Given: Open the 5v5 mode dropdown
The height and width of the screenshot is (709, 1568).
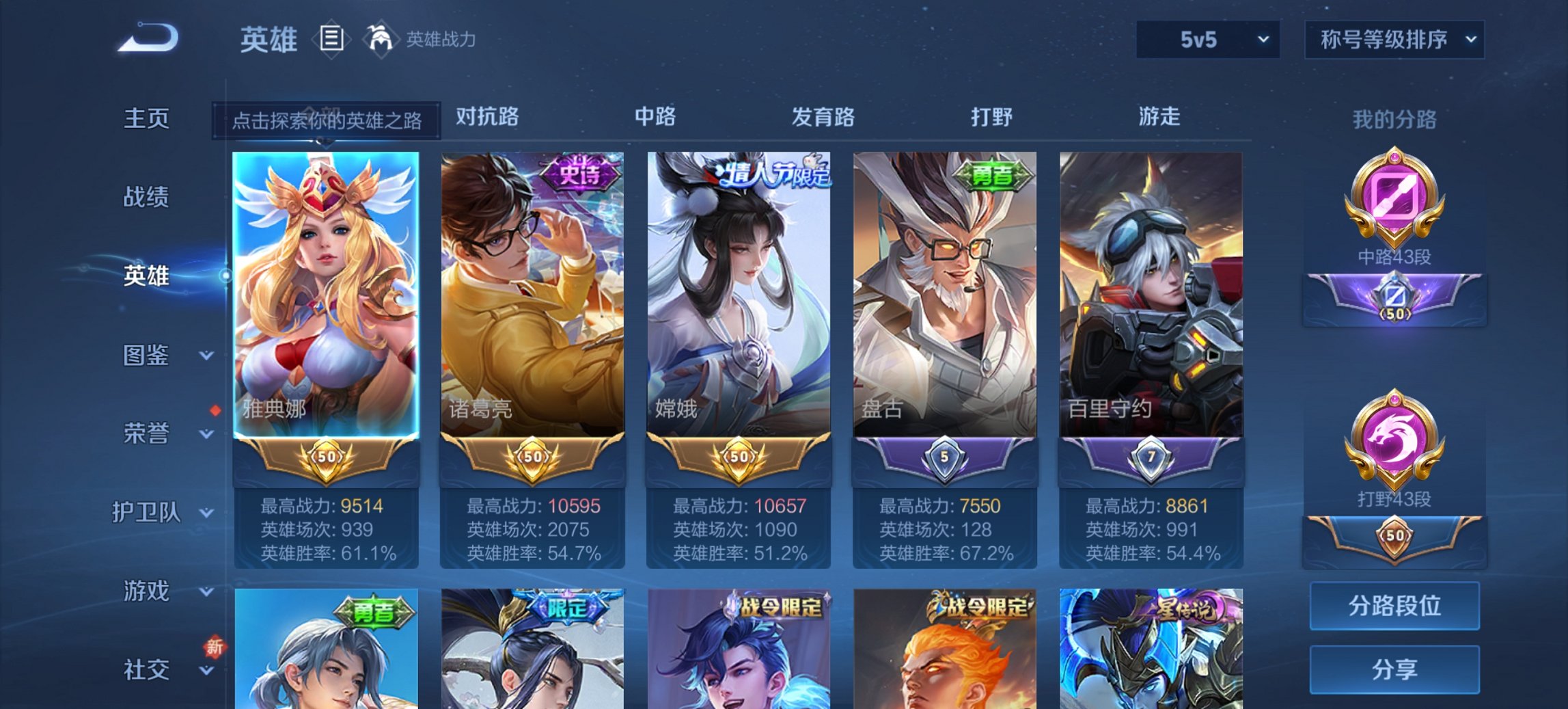Looking at the screenshot, I should [x=1207, y=40].
